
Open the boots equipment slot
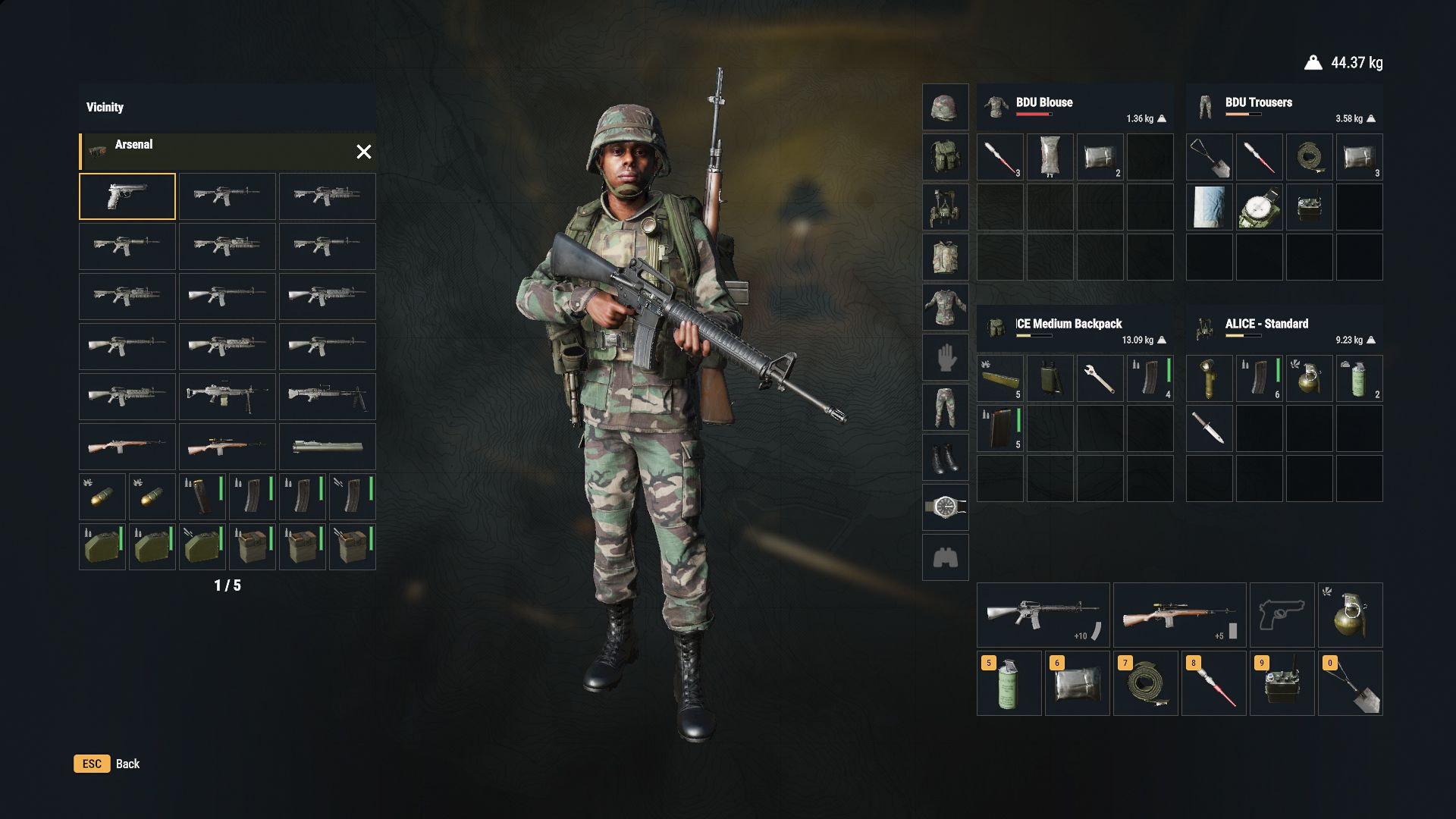coord(945,457)
